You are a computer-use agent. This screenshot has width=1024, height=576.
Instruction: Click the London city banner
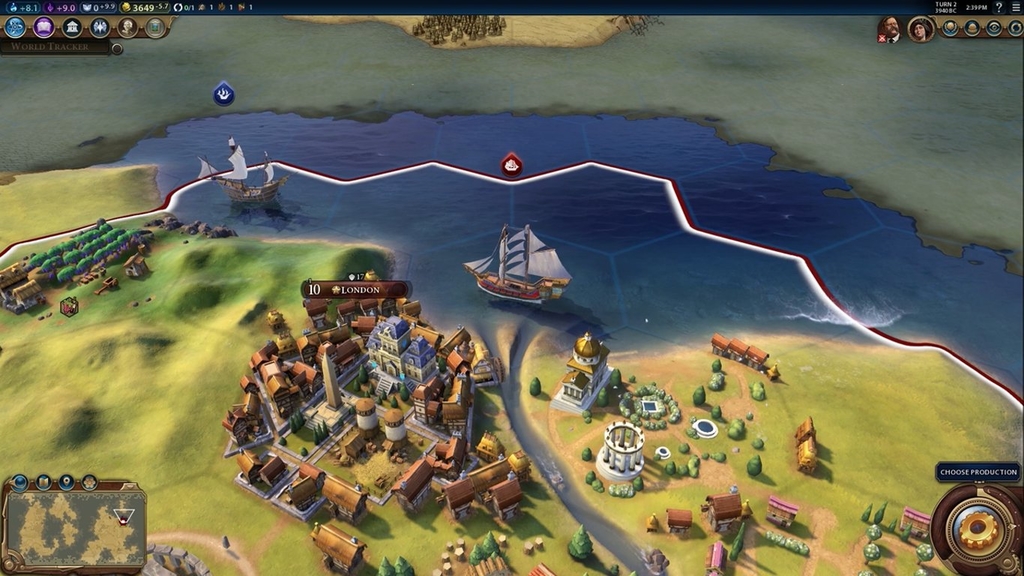point(356,290)
